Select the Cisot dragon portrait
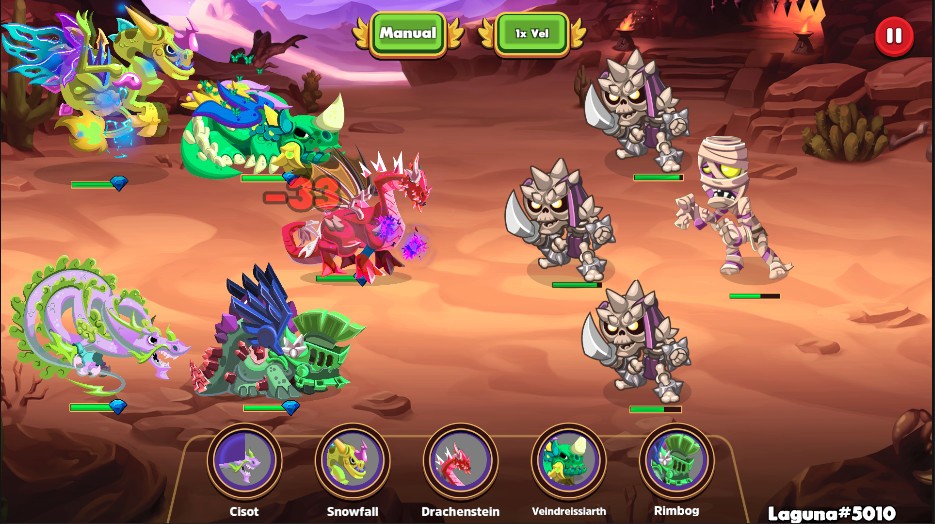Viewport: 935px width, 524px height. 244,460
